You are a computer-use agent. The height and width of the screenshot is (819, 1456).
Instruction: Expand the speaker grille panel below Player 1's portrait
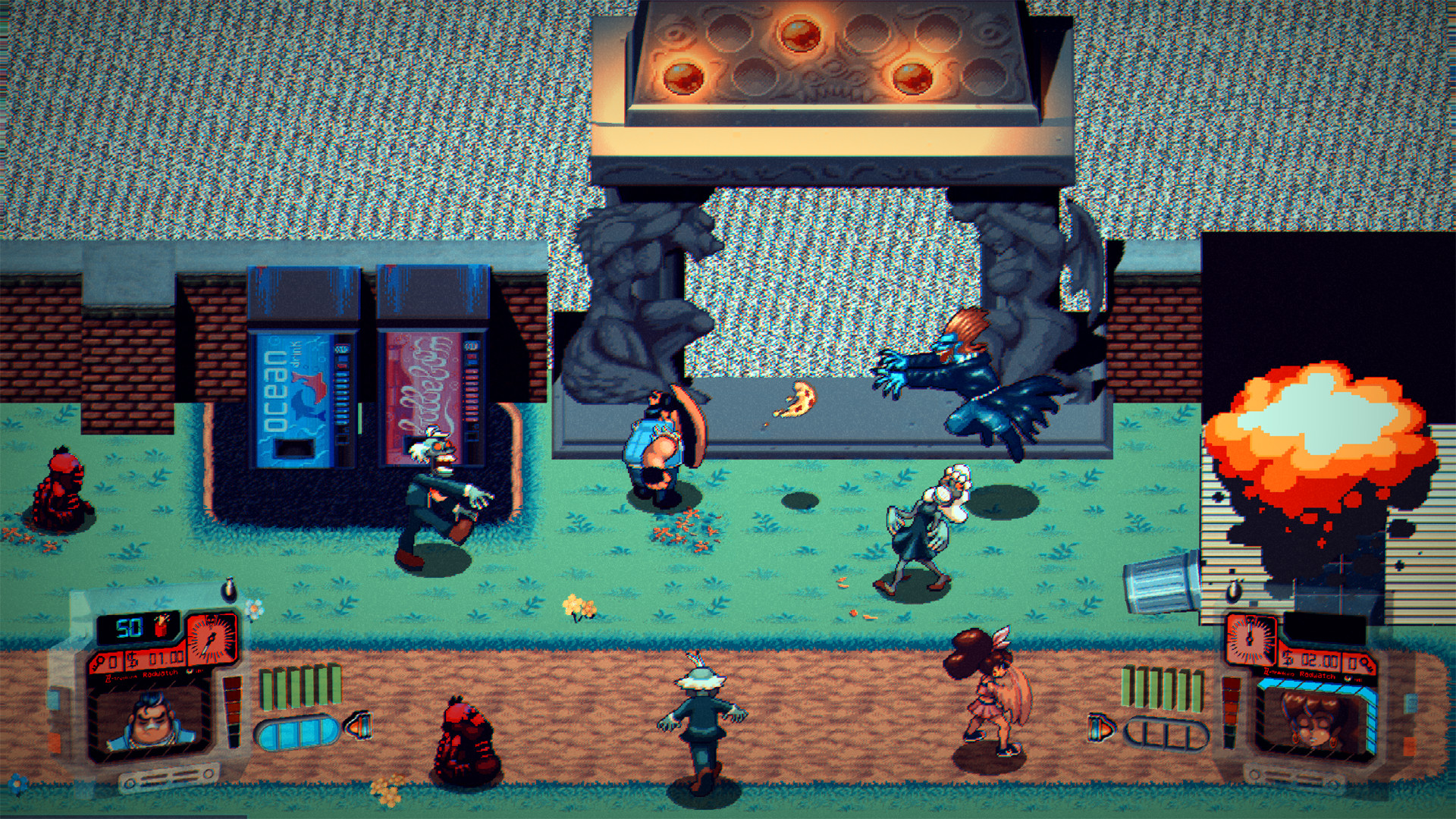169,777
